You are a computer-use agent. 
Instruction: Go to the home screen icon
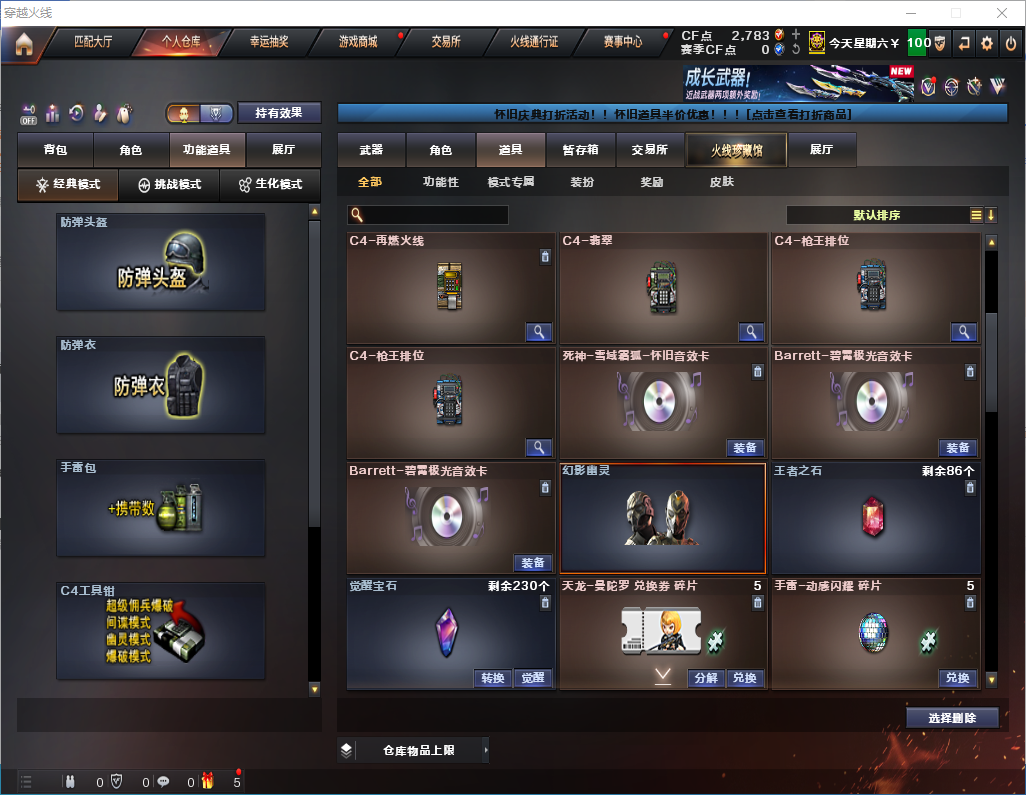pos(24,43)
